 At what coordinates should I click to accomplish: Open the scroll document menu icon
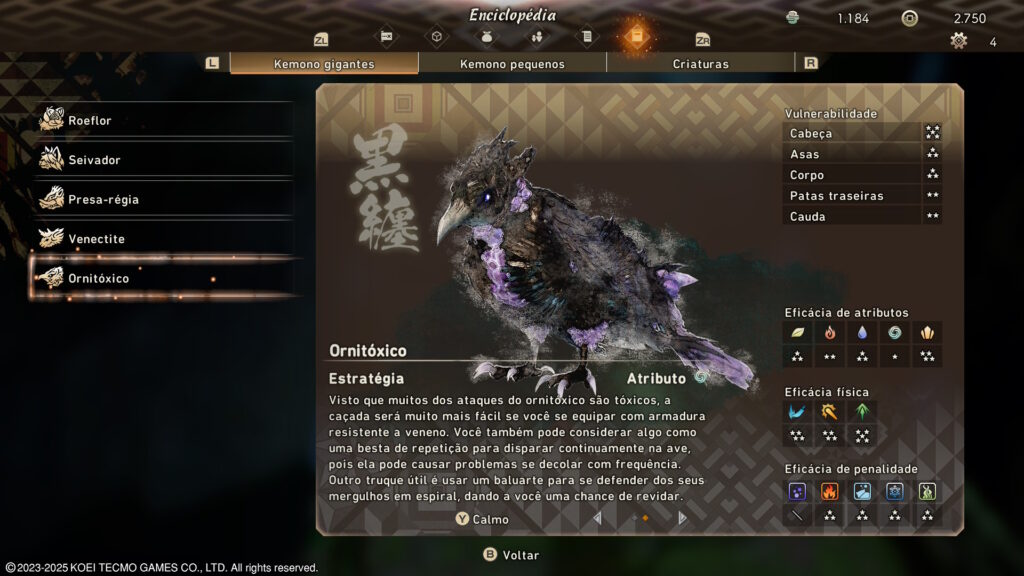pyautogui.click(x=587, y=38)
